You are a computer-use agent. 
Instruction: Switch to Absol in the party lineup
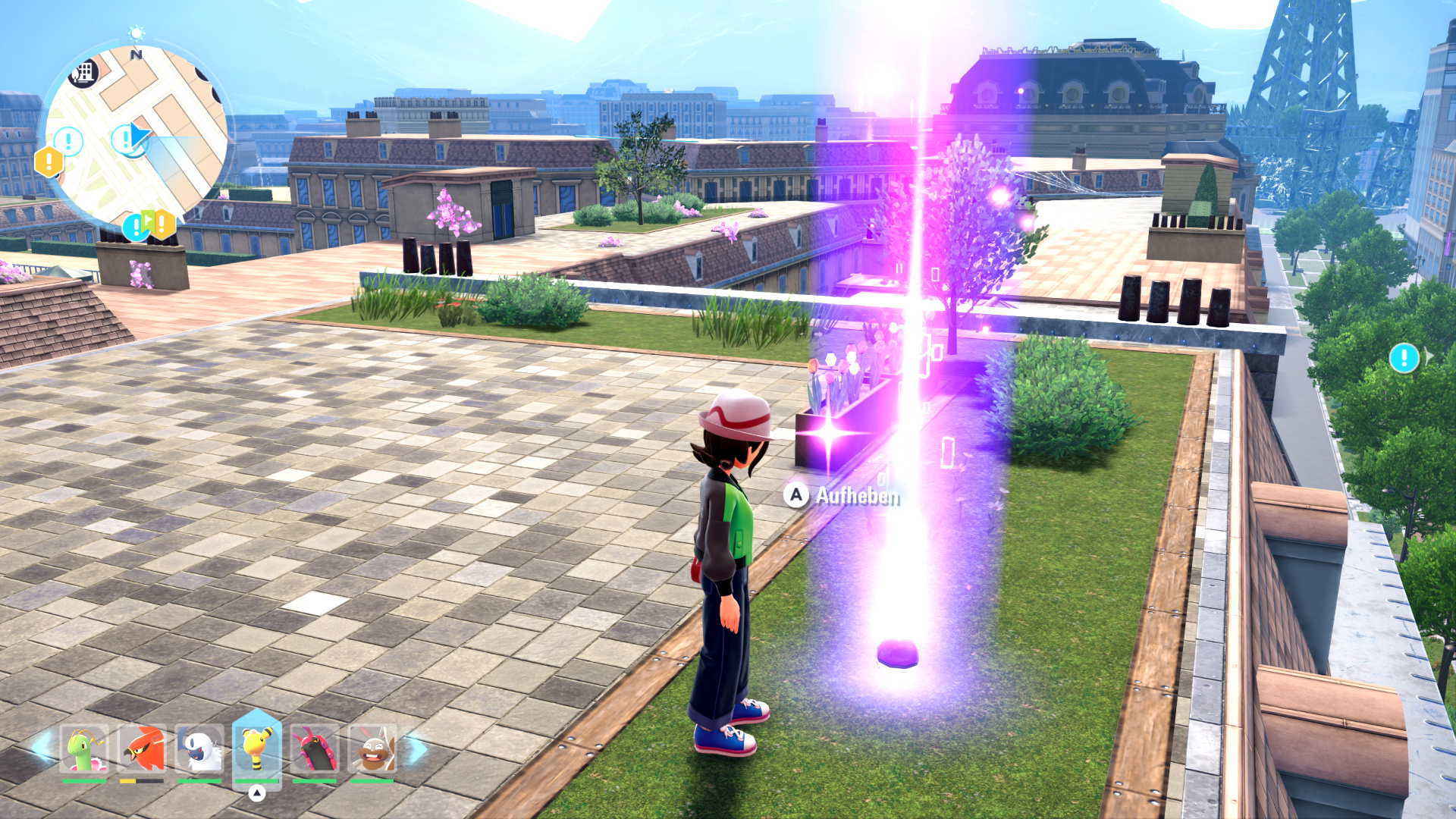coord(199,749)
